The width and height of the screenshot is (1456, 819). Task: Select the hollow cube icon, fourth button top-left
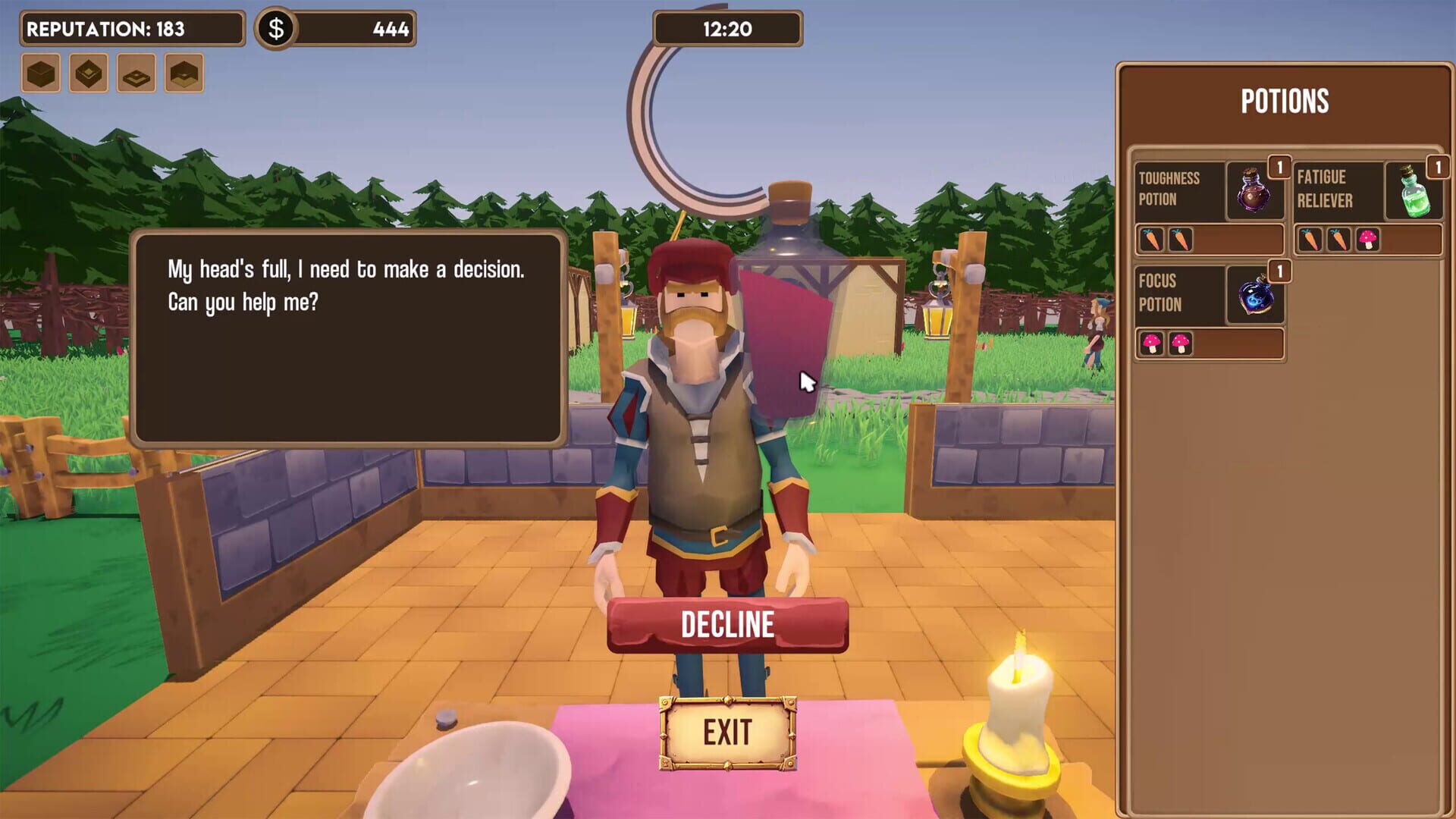[183, 74]
